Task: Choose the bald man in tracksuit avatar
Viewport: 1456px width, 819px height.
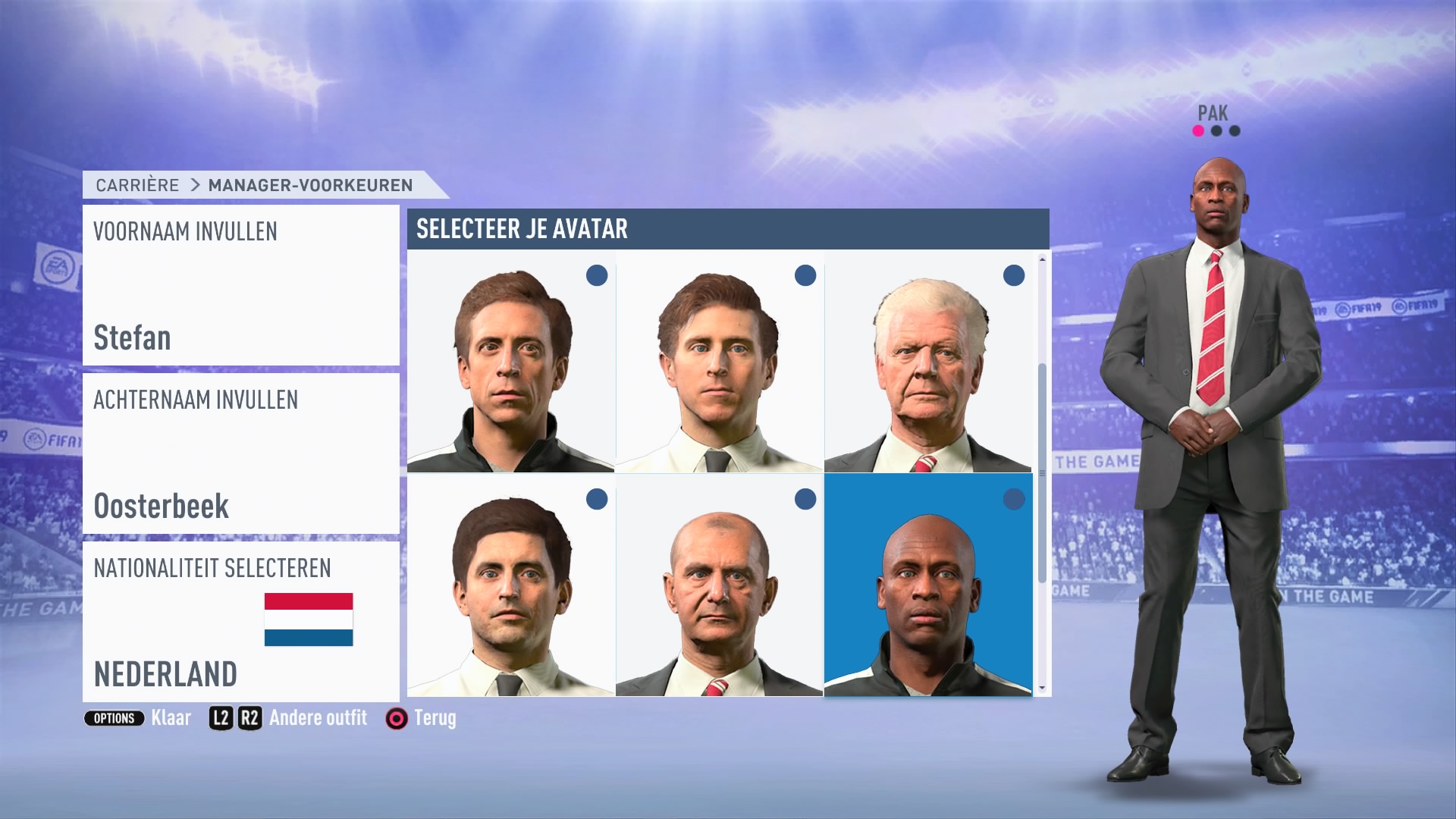Action: (927, 585)
